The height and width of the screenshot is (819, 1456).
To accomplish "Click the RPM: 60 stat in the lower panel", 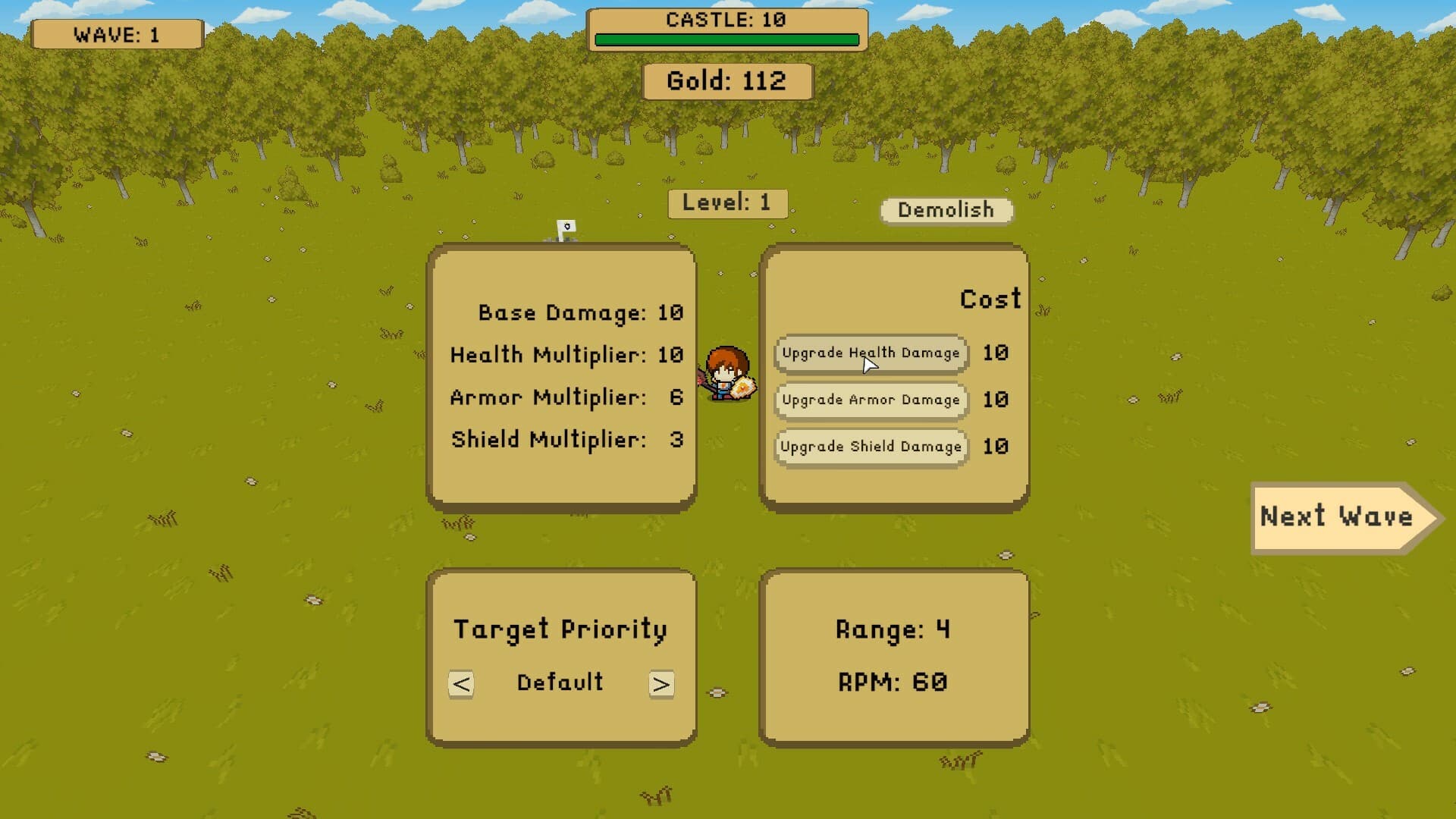I will (891, 682).
